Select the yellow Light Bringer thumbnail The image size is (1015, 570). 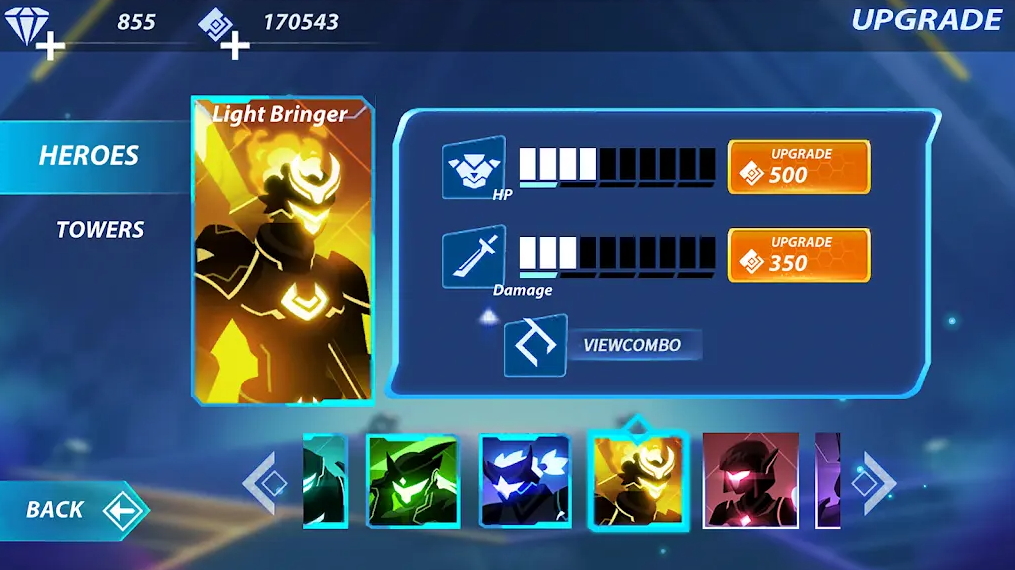638,481
